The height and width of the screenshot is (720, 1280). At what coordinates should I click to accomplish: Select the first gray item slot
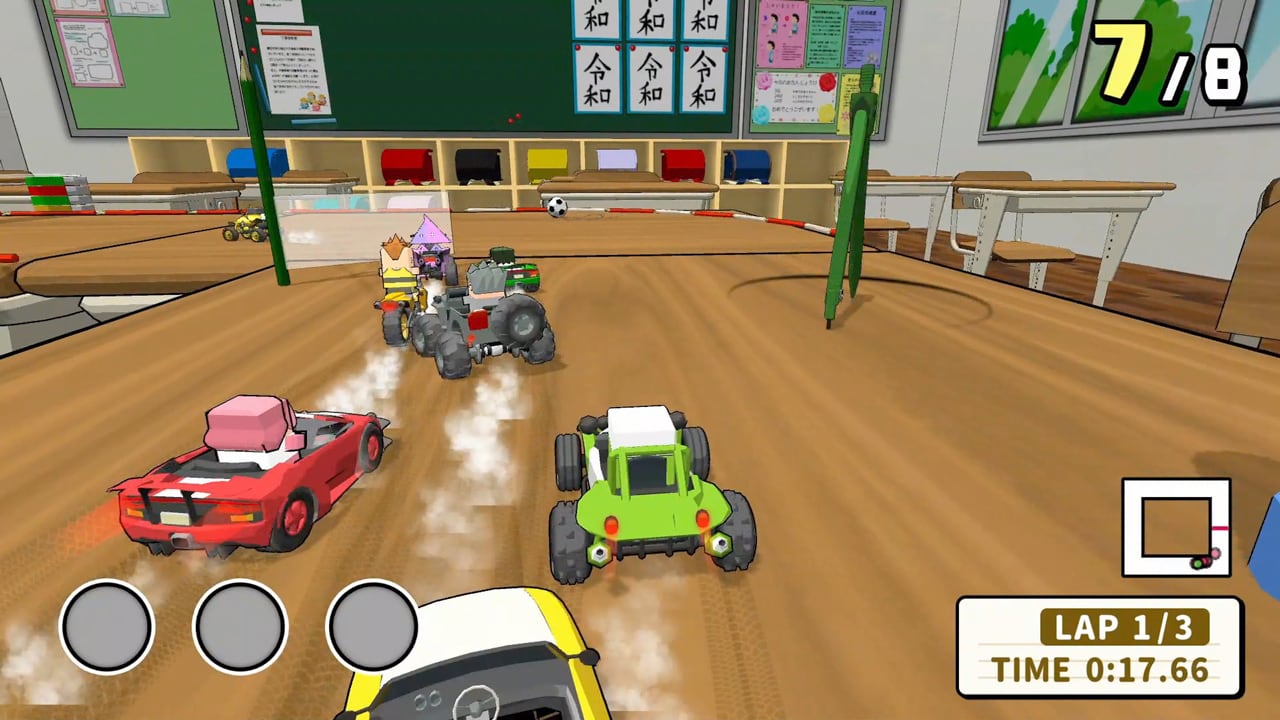(x=106, y=626)
